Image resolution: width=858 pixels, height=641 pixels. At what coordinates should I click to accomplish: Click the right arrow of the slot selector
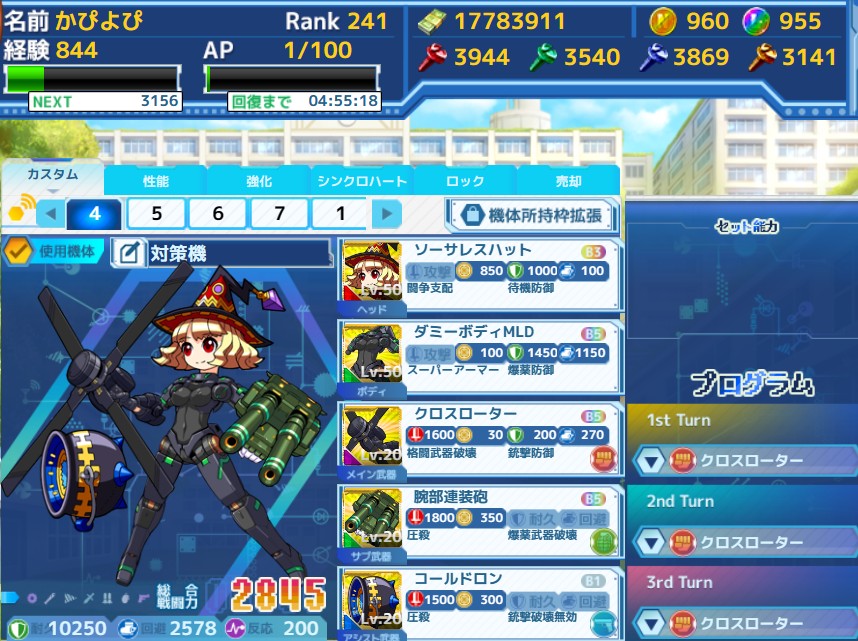[x=386, y=213]
